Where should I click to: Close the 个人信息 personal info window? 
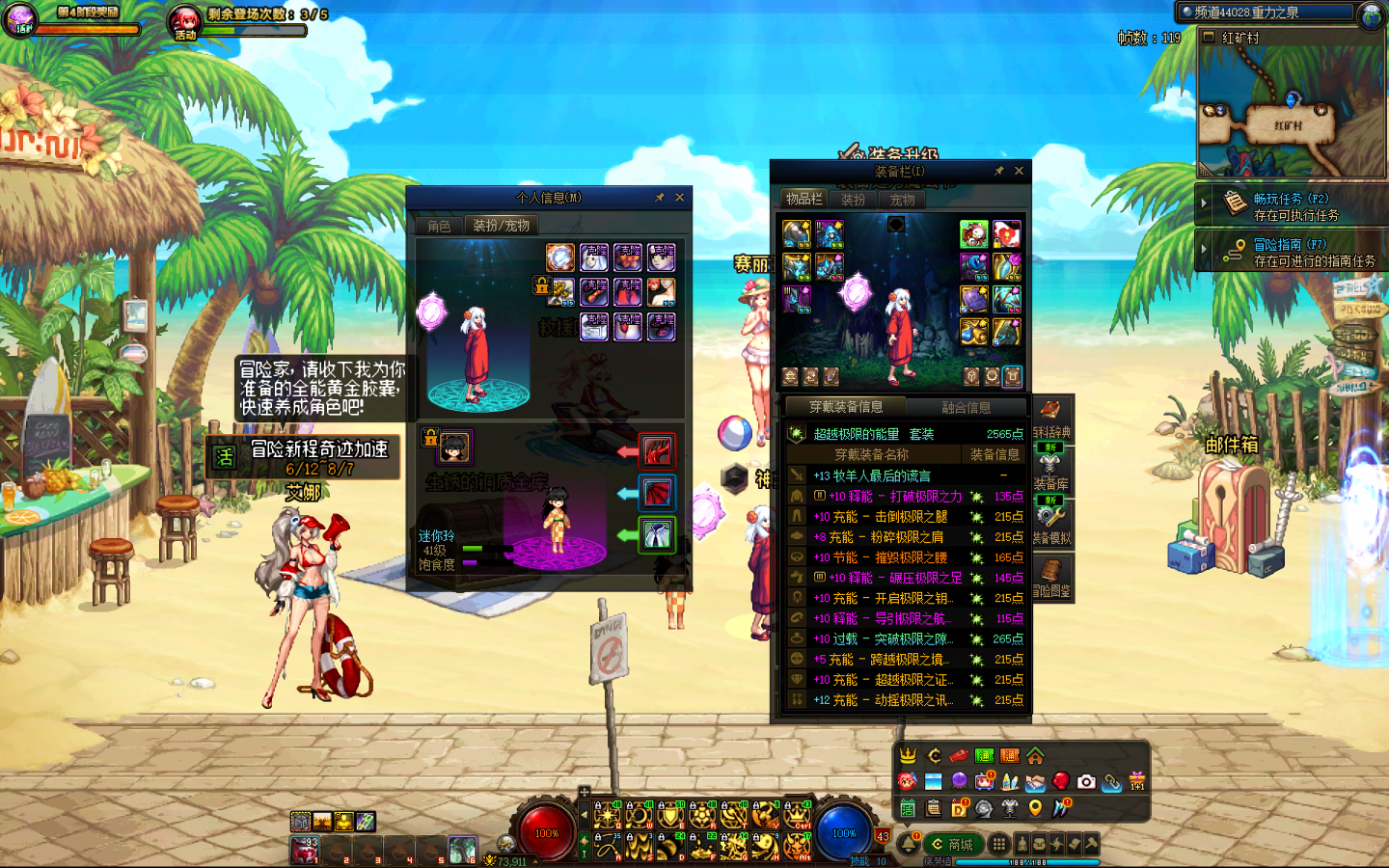point(680,198)
